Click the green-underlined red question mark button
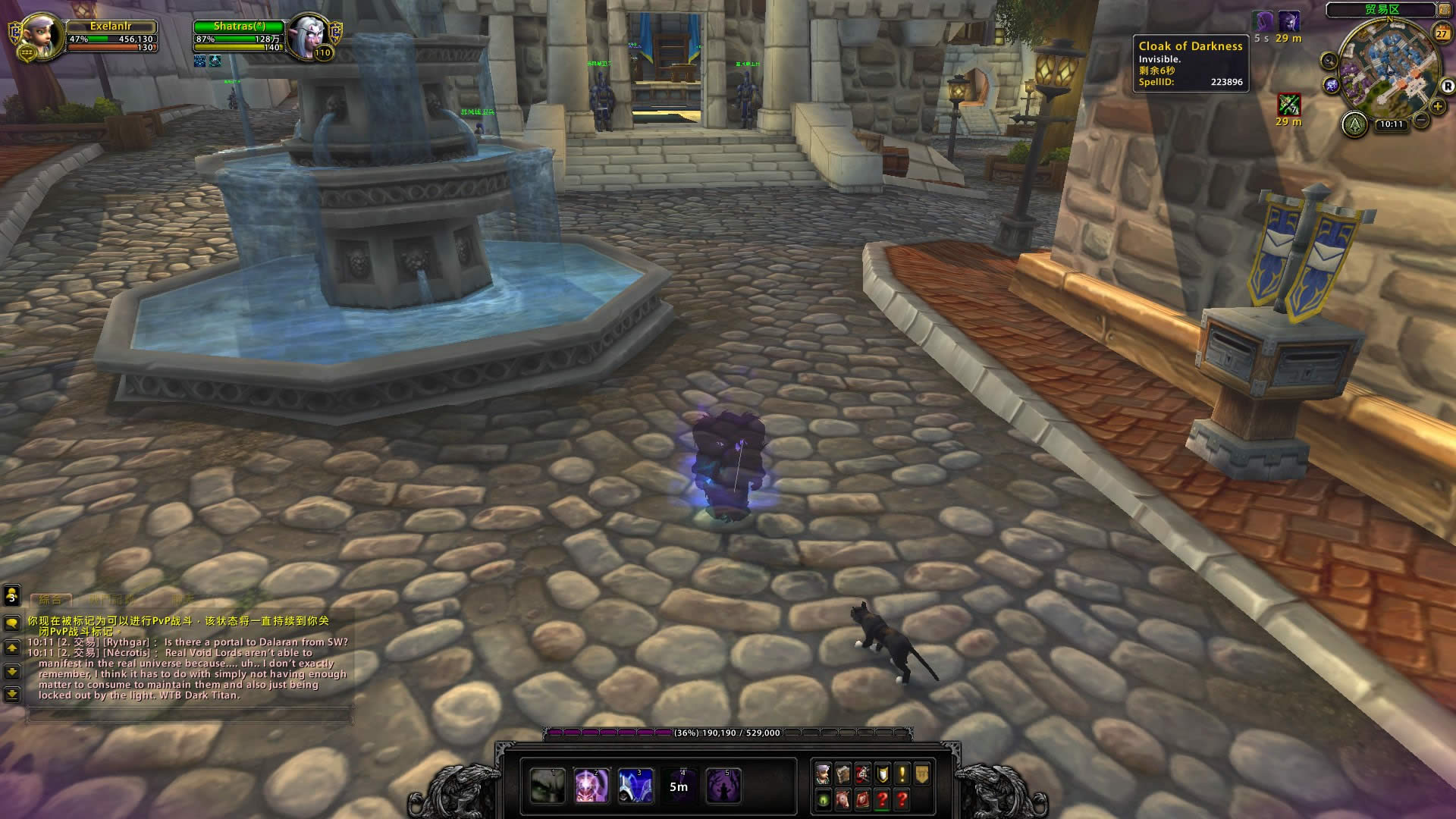This screenshot has height=819, width=1456. [882, 799]
